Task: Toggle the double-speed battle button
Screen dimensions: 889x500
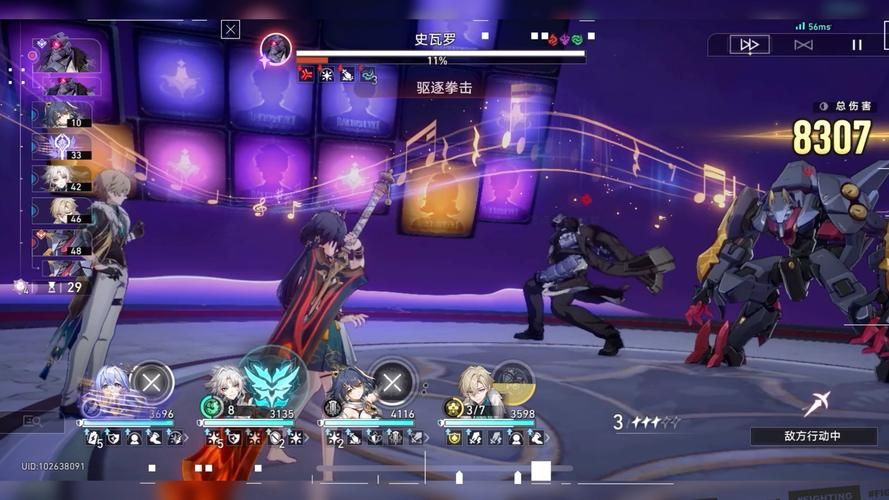Action: pos(749,45)
